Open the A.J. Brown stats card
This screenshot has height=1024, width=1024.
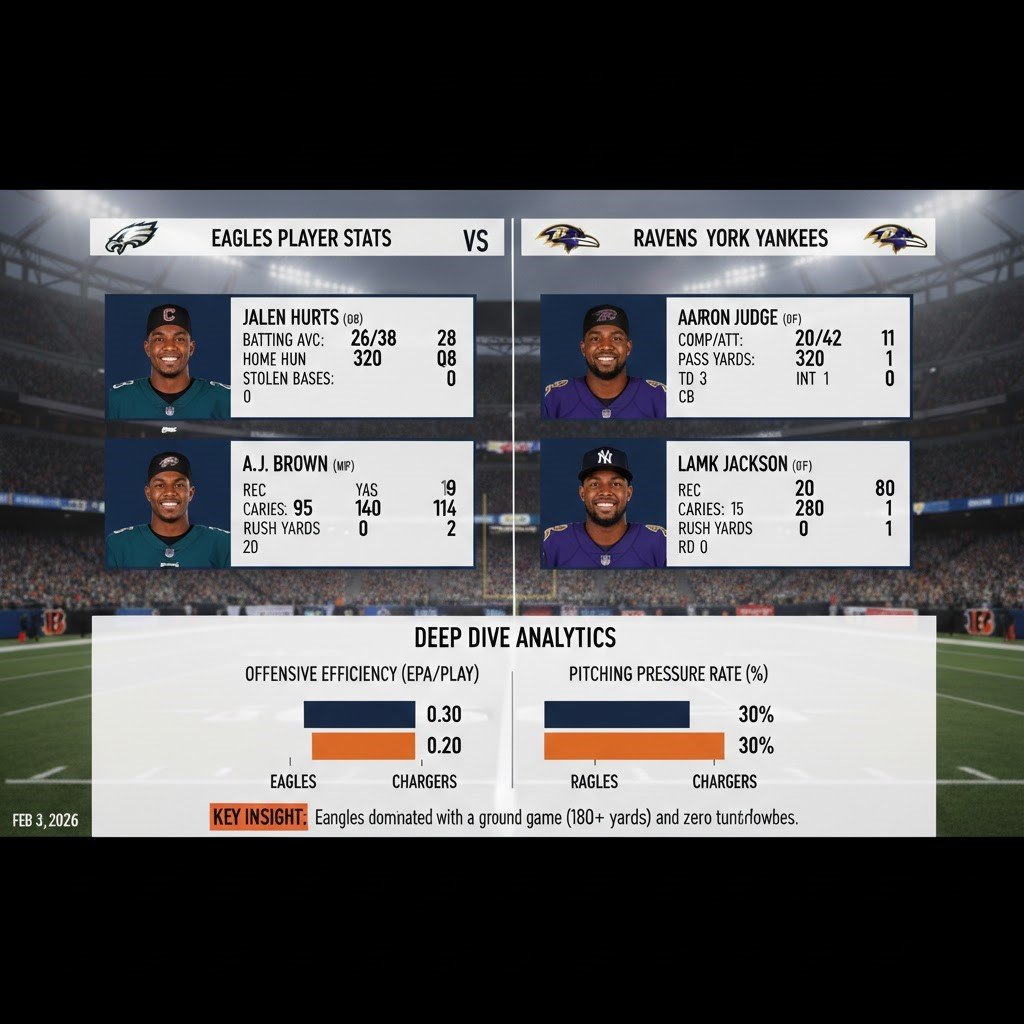coord(290,503)
